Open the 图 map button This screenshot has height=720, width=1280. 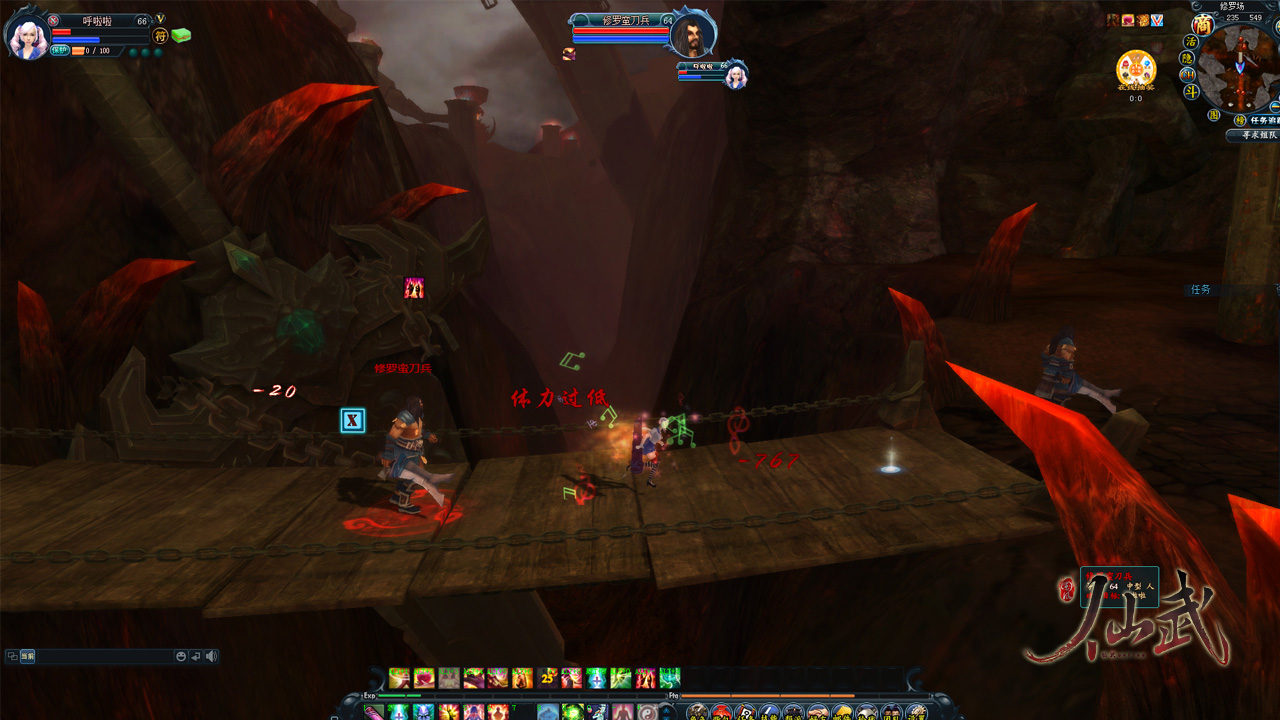[x=1213, y=116]
